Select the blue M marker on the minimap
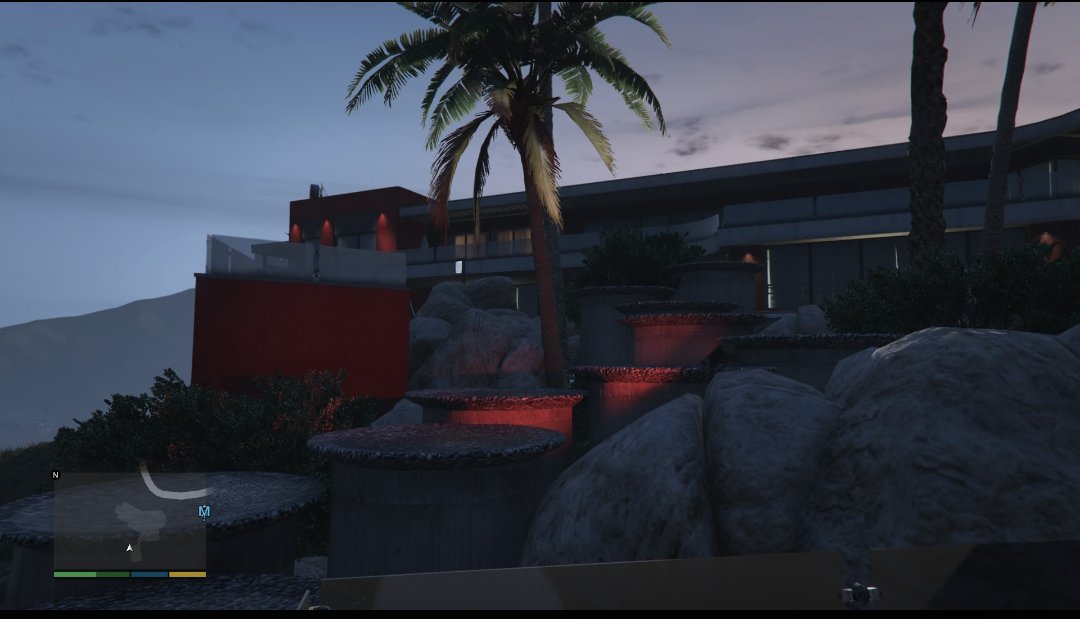This screenshot has width=1080, height=619. (204, 512)
